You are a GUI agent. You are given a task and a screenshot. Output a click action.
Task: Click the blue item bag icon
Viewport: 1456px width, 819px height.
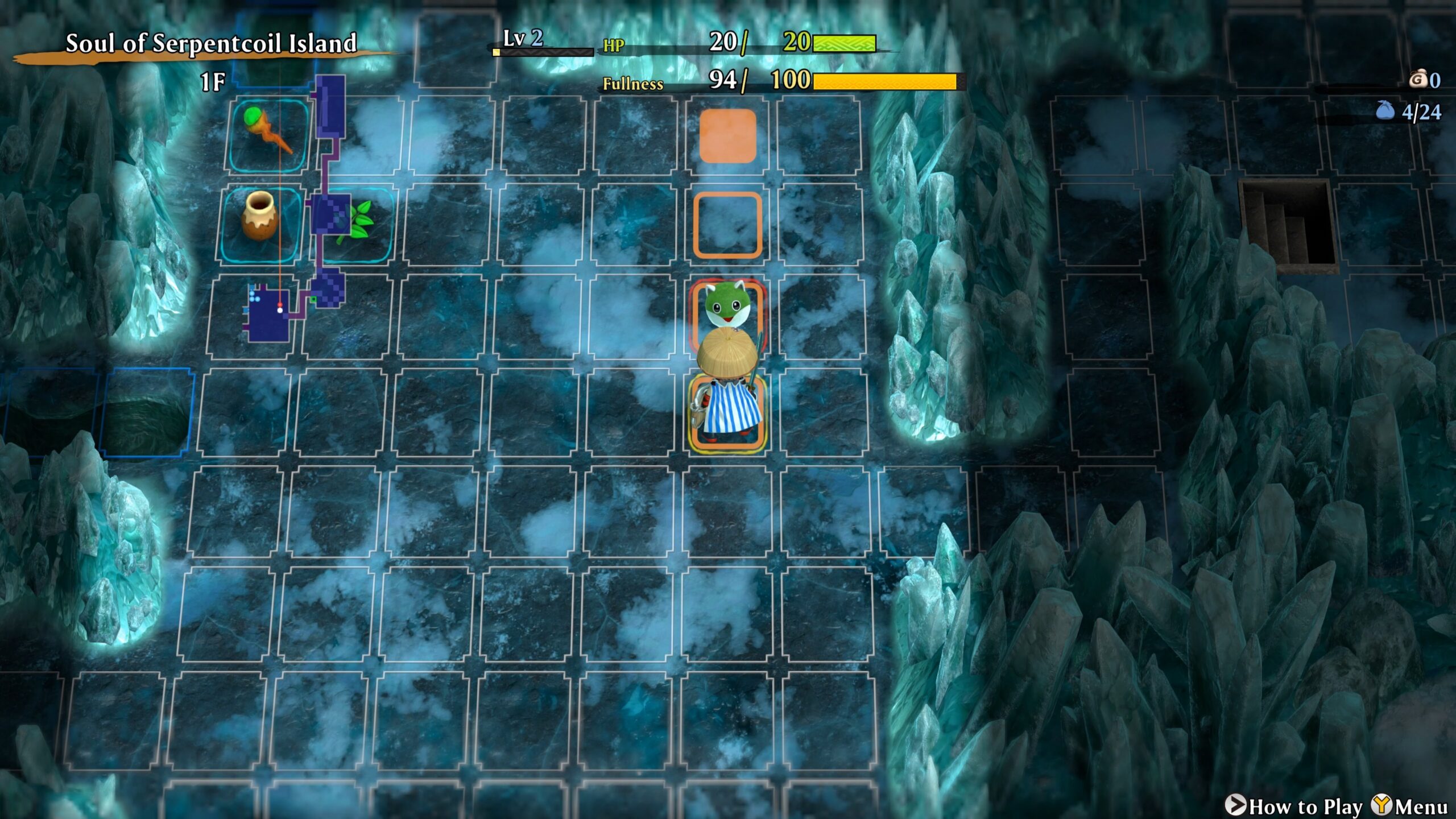click(x=1385, y=110)
